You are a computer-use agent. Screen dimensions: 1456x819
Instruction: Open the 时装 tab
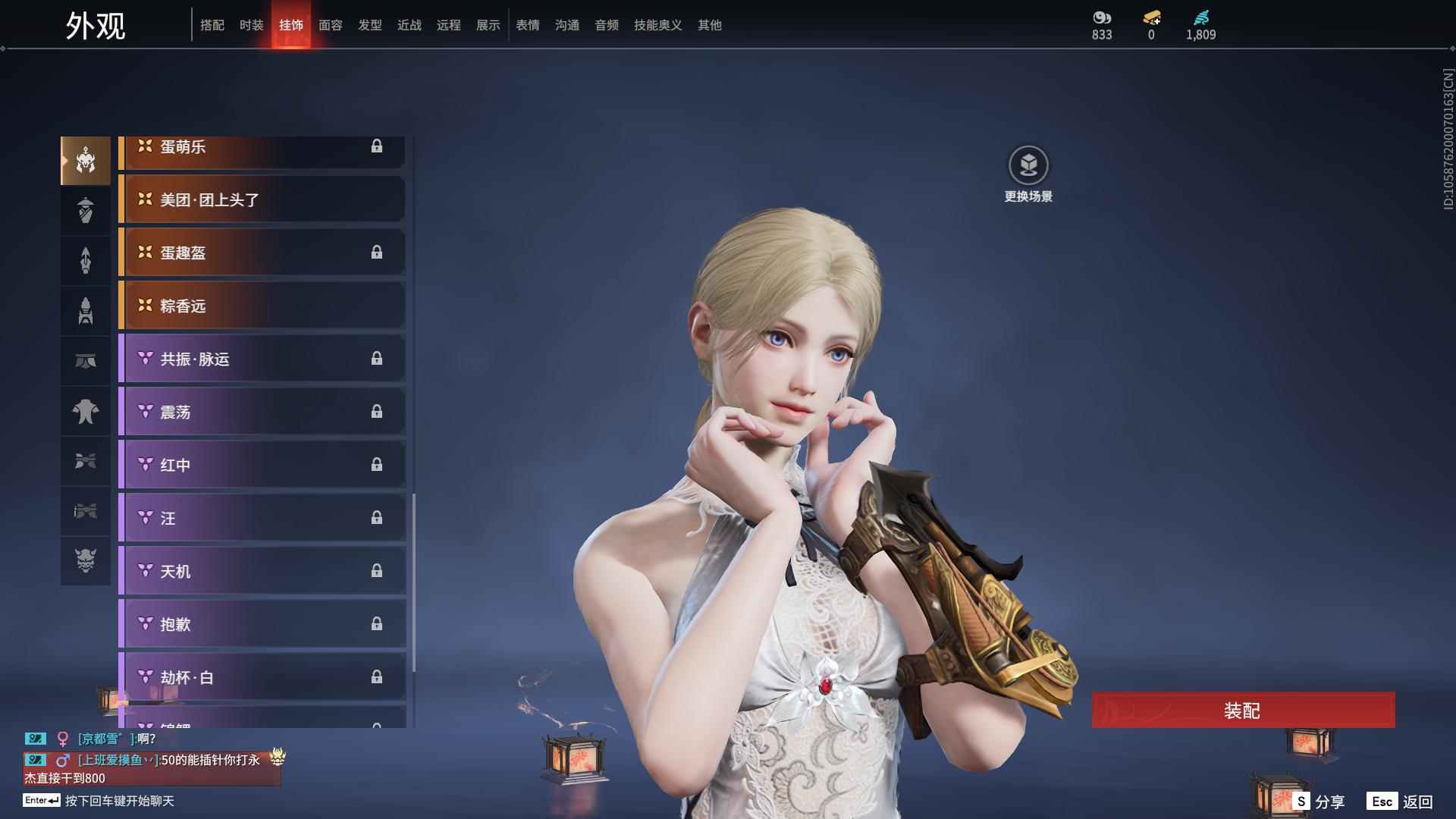(x=252, y=25)
